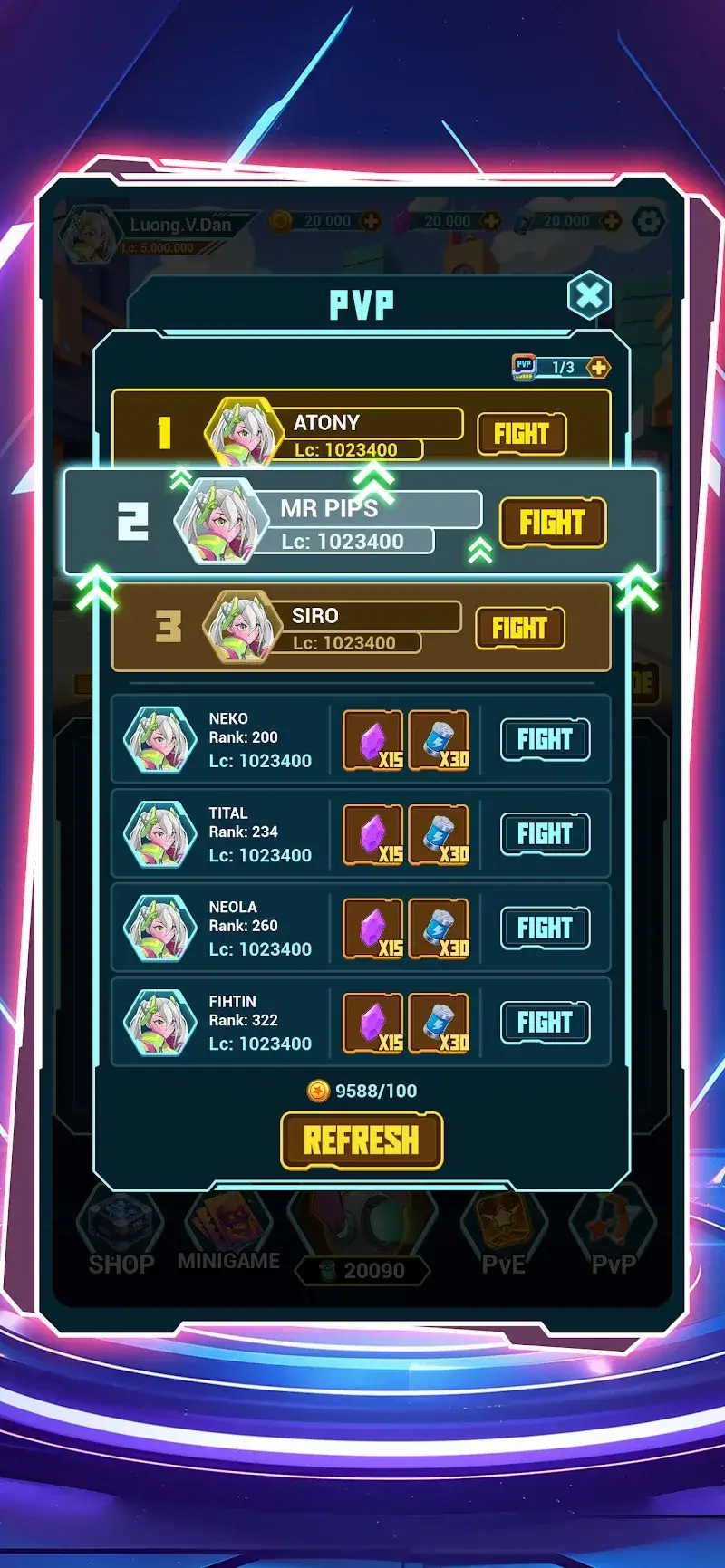Select NEKO's avatar portrait
The width and height of the screenshot is (725, 1568).
click(159, 740)
